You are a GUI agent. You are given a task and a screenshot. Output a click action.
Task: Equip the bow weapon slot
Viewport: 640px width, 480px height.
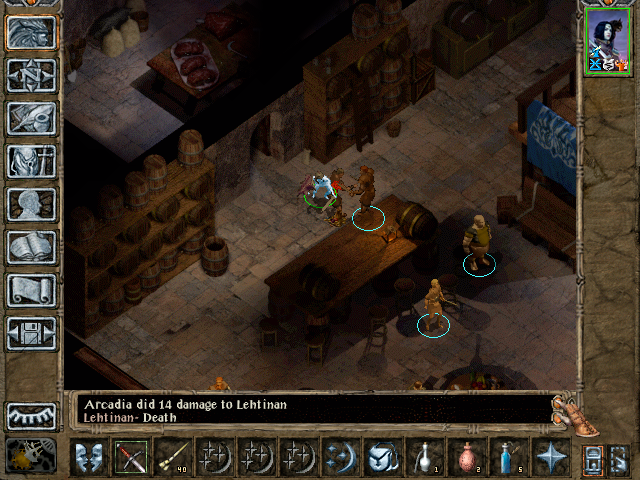[x=130, y=457]
